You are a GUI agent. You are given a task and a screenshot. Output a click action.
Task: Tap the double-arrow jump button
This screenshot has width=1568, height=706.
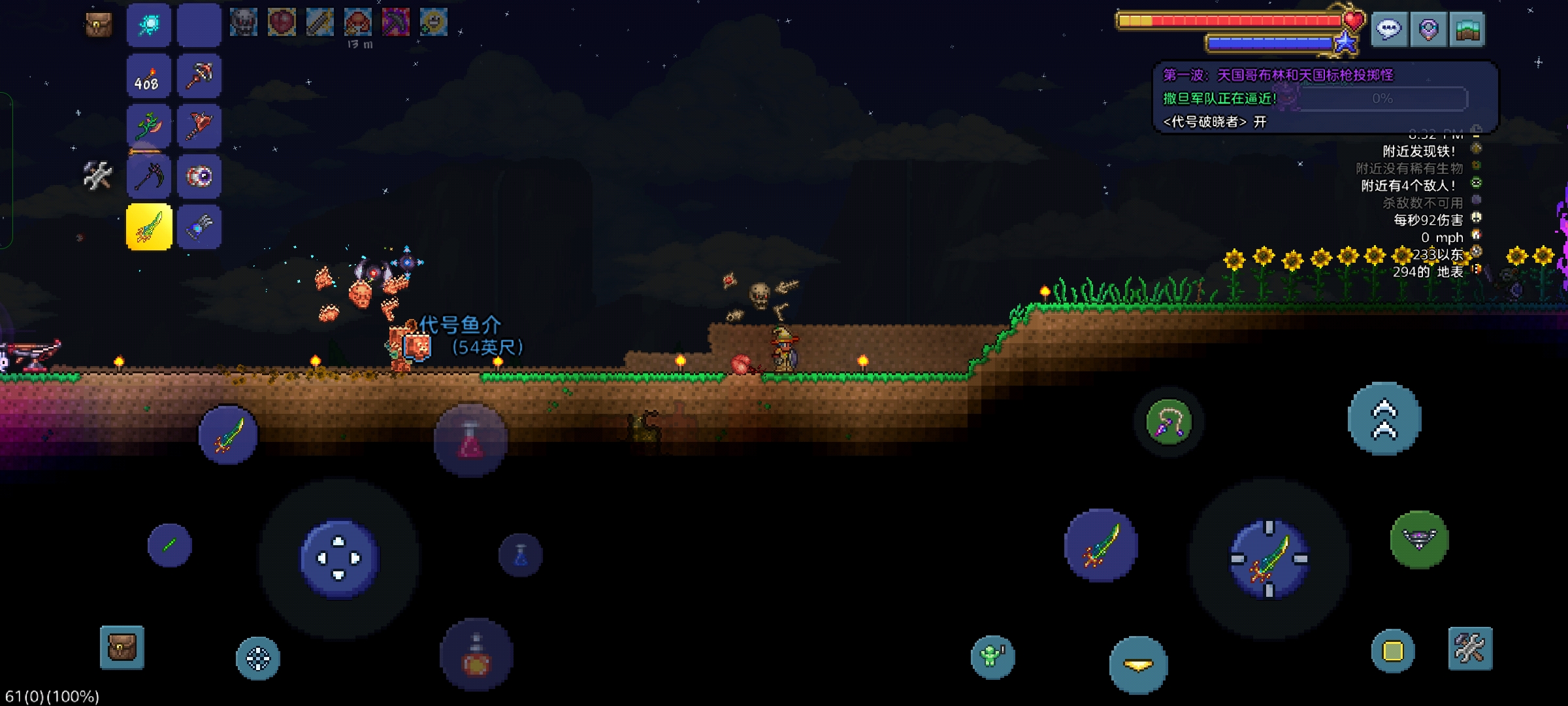pyautogui.click(x=1384, y=419)
